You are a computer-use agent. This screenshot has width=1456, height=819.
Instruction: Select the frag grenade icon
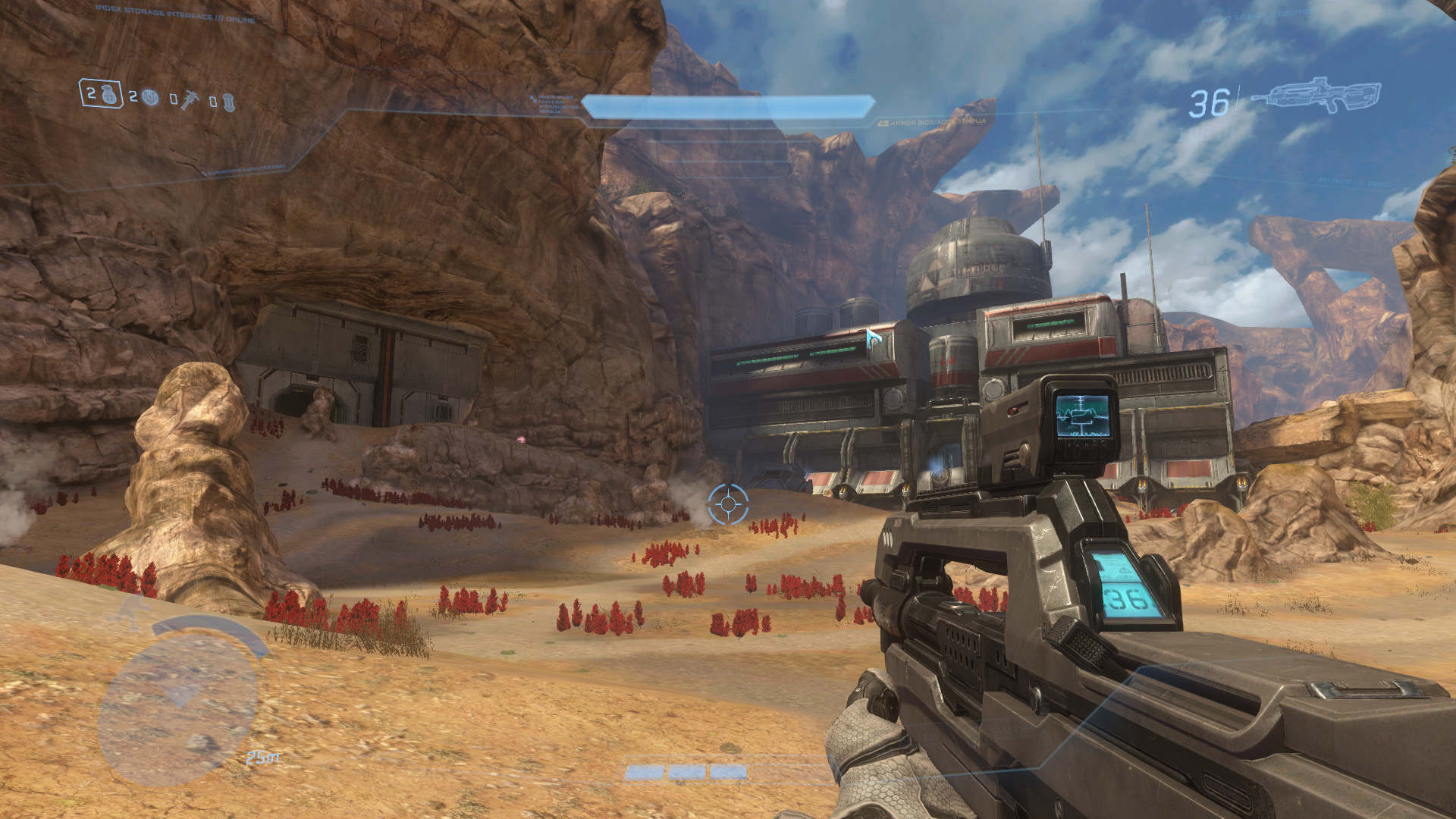point(110,95)
